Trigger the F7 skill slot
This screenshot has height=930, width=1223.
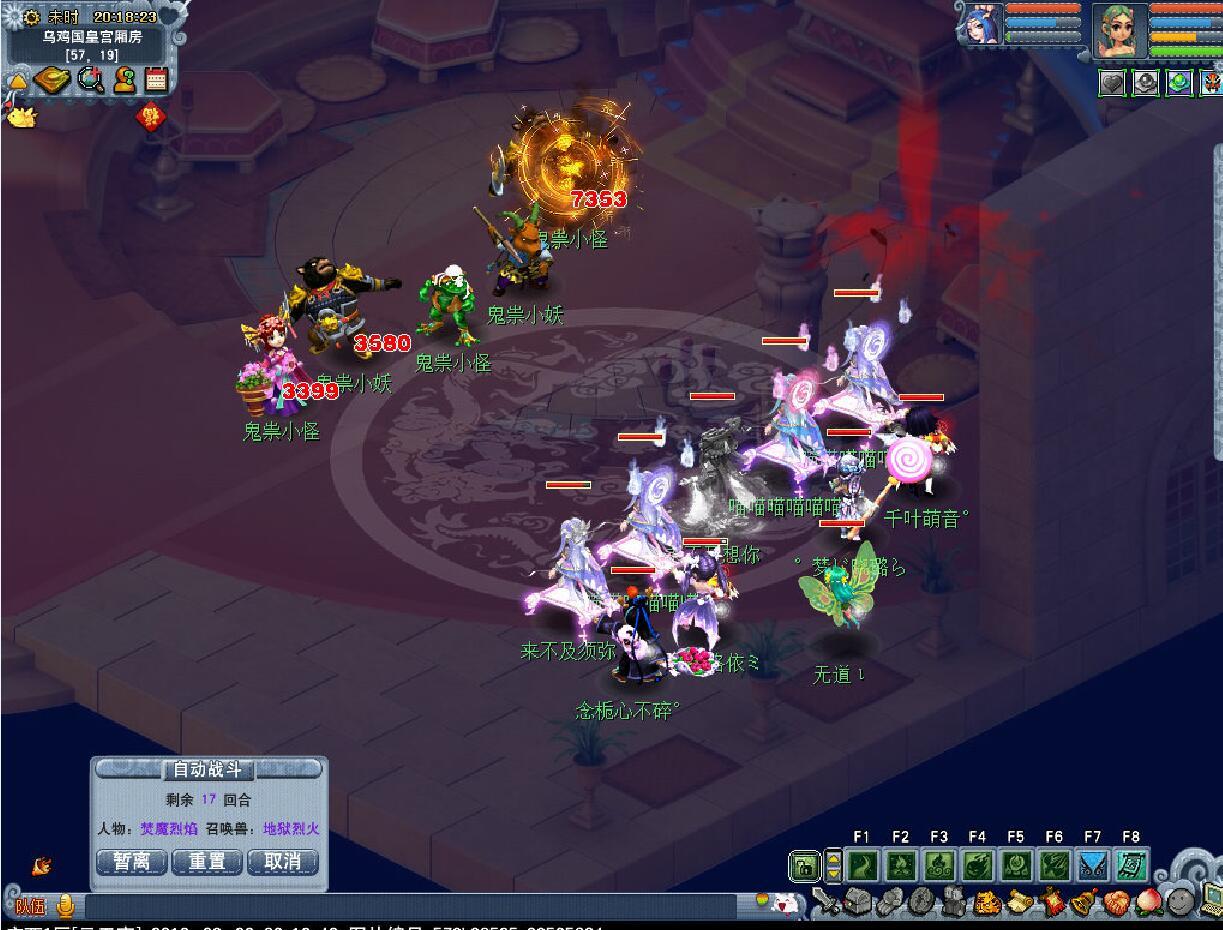click(1092, 865)
